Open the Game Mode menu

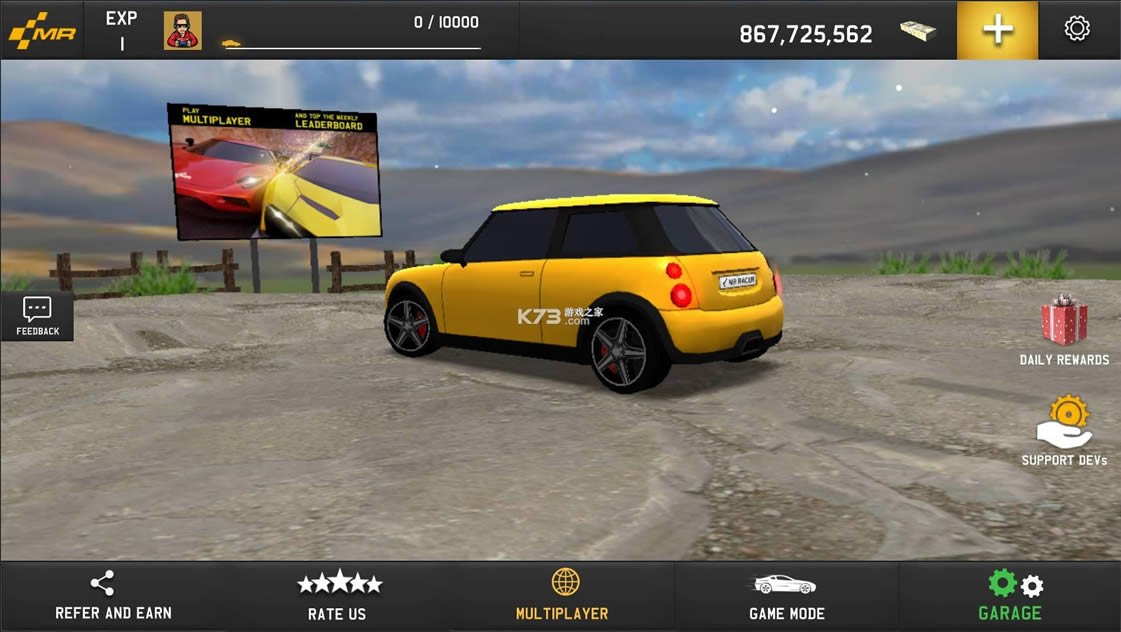(787, 595)
